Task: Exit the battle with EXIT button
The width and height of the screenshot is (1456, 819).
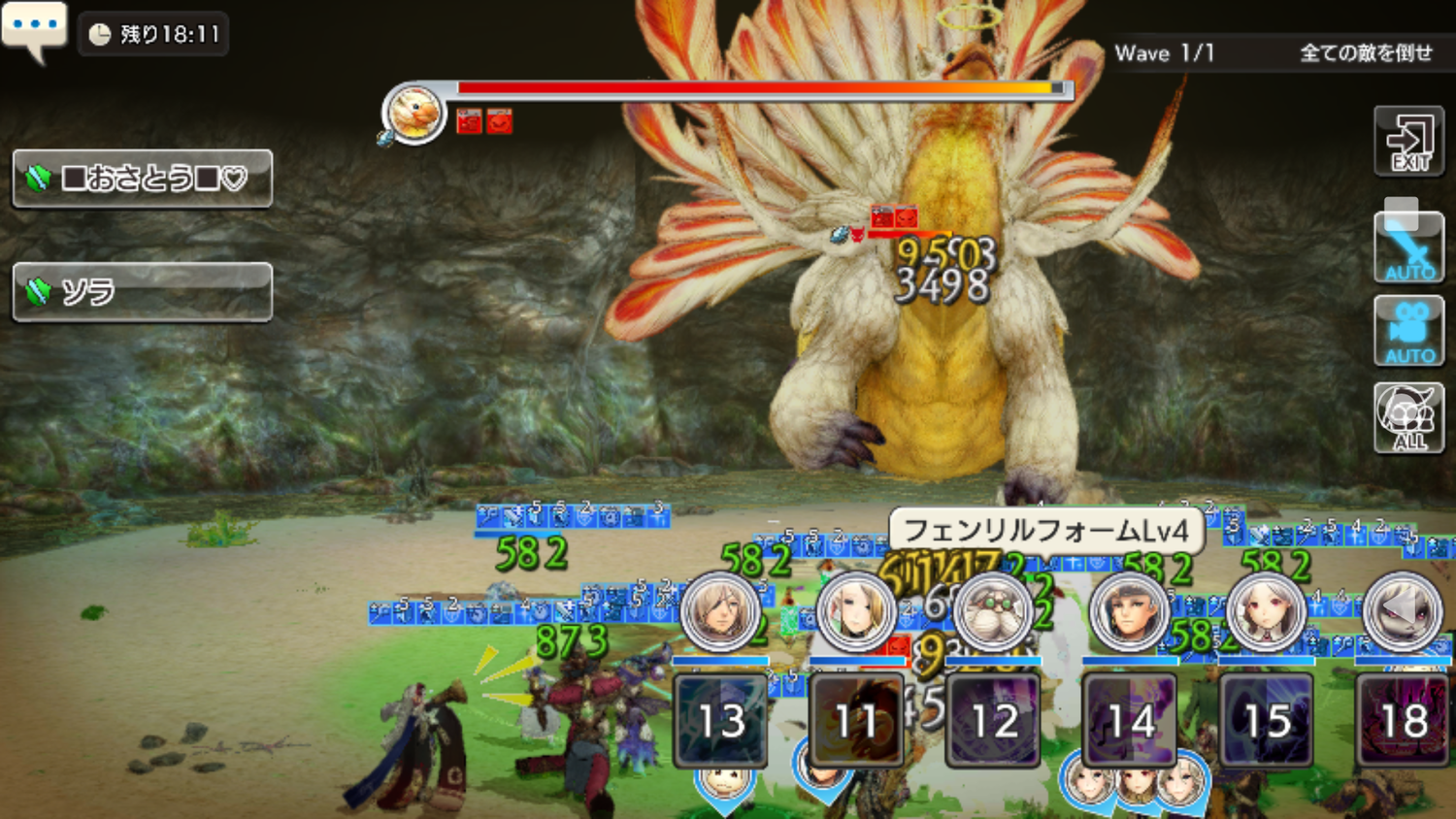Action: pyautogui.click(x=1408, y=143)
